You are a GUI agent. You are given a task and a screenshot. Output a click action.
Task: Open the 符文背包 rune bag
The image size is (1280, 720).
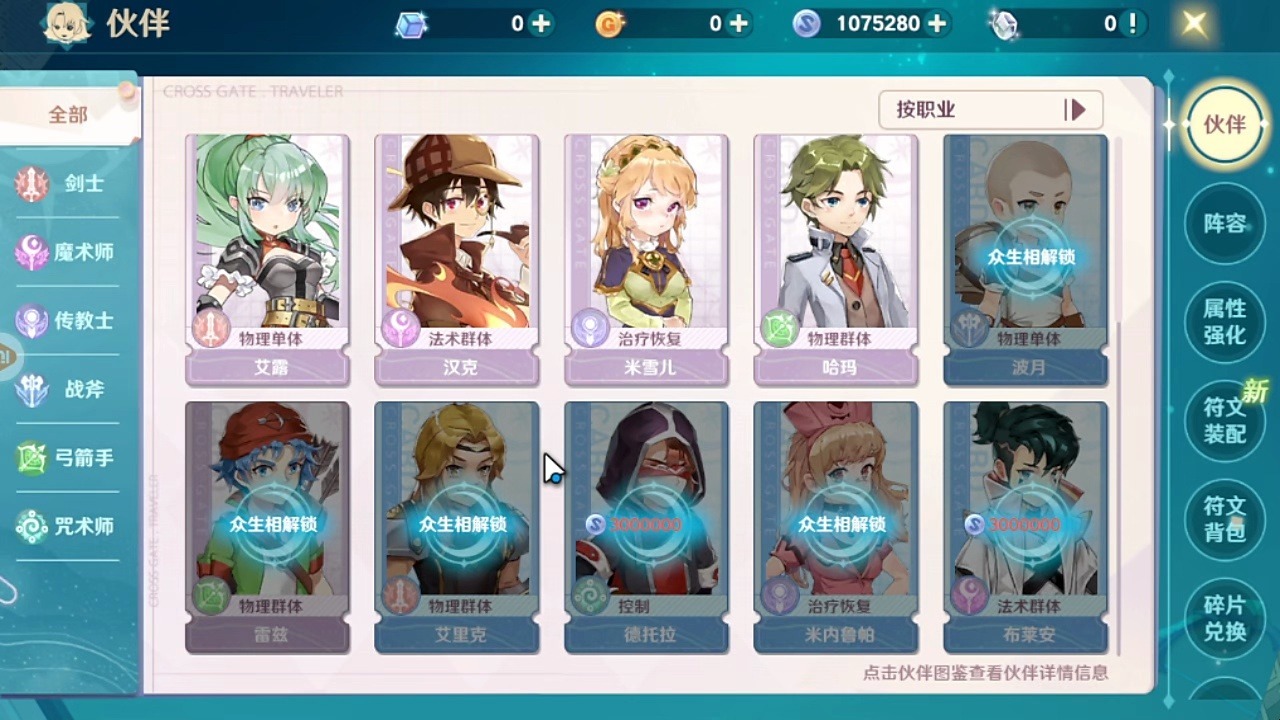(1224, 519)
